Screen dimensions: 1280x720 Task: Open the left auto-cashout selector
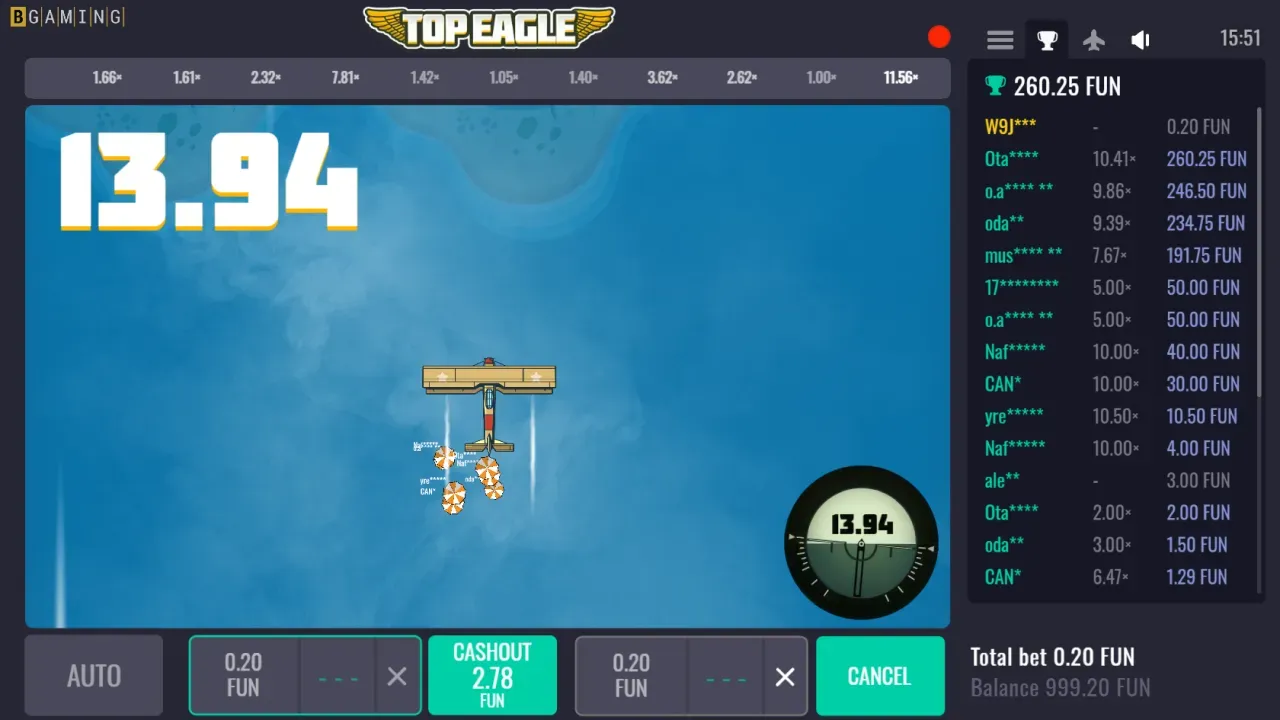pos(337,675)
